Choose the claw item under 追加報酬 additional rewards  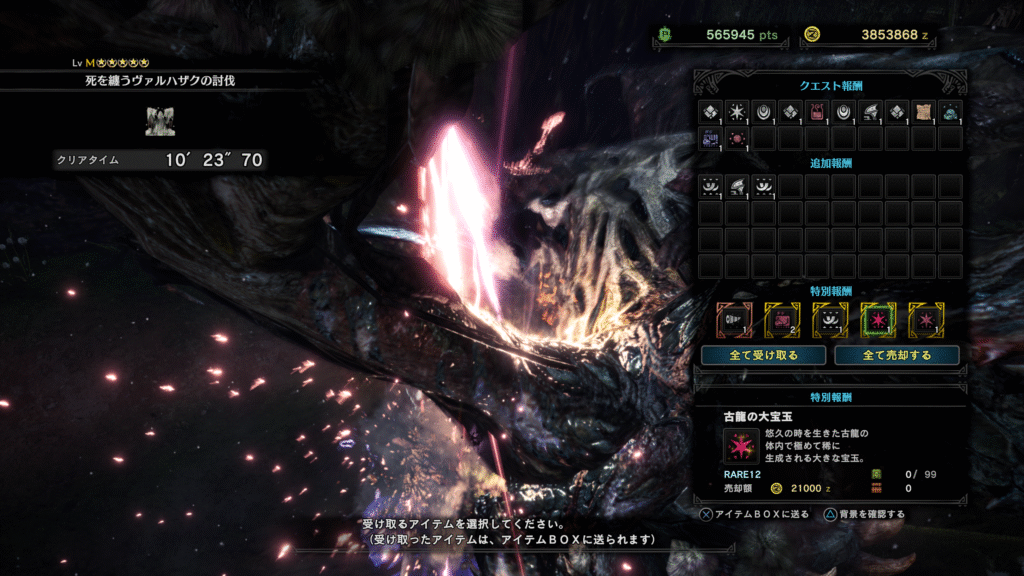click(x=737, y=186)
